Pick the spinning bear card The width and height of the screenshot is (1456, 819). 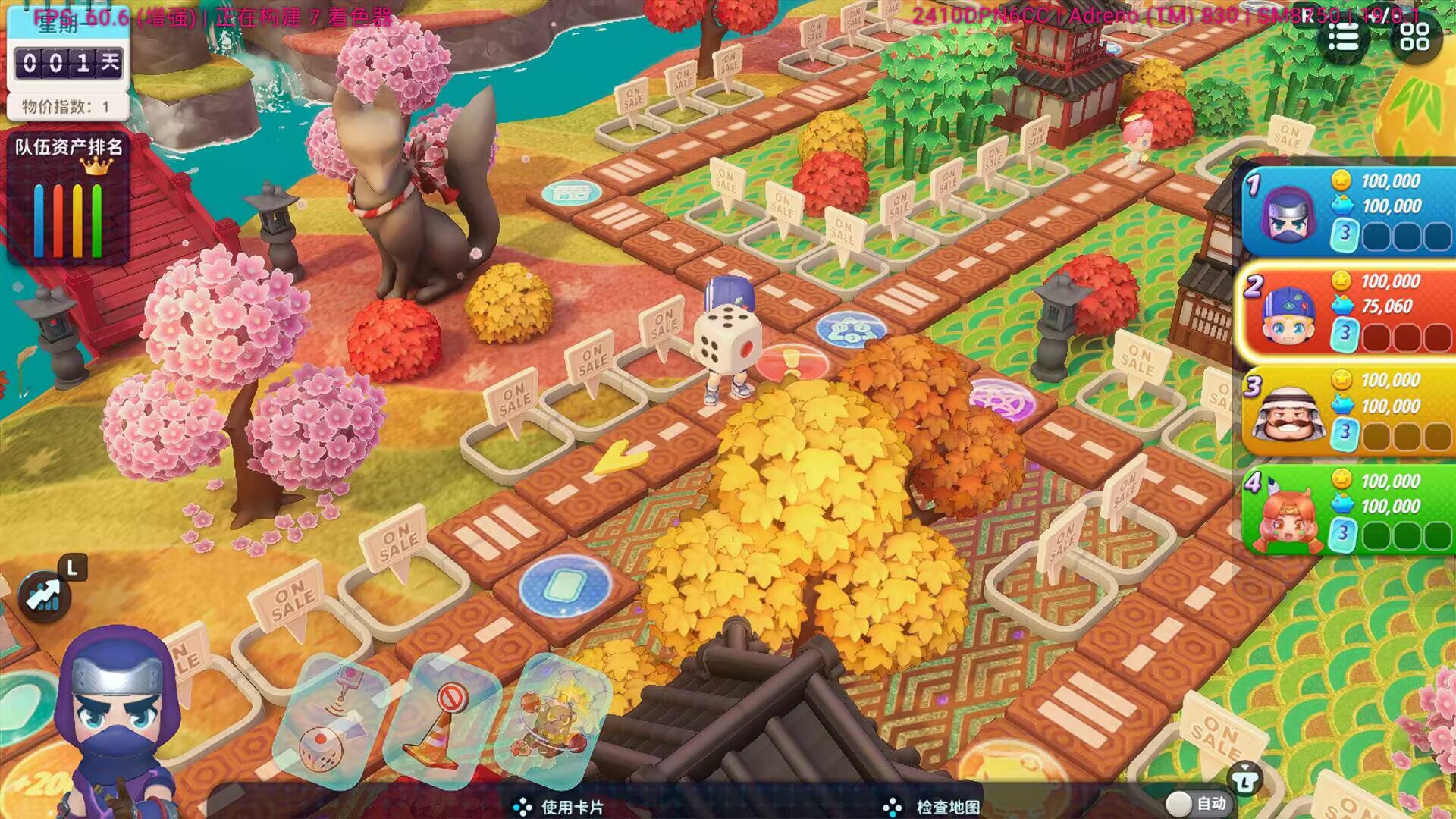tap(552, 721)
